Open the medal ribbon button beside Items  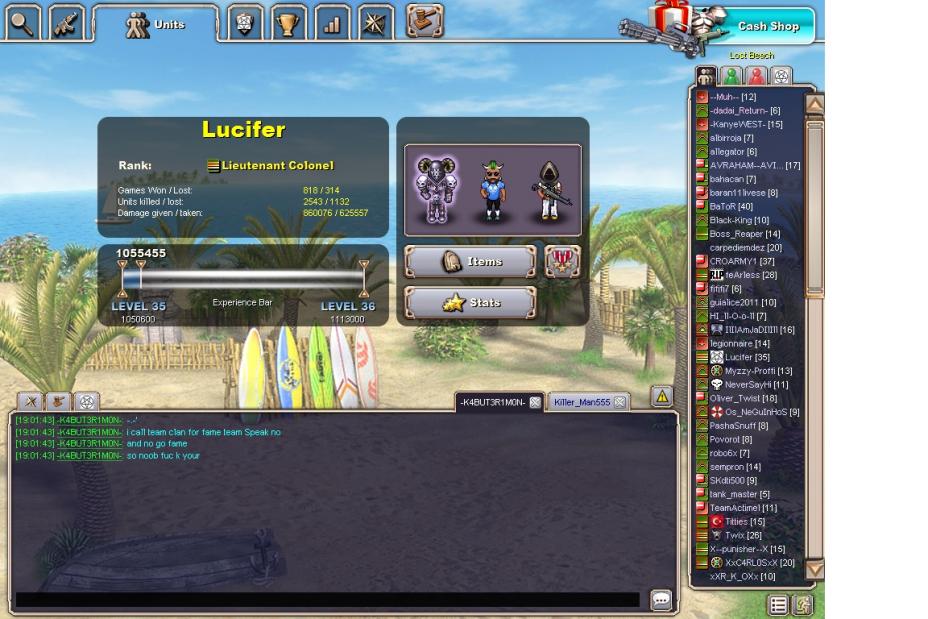pos(562,262)
